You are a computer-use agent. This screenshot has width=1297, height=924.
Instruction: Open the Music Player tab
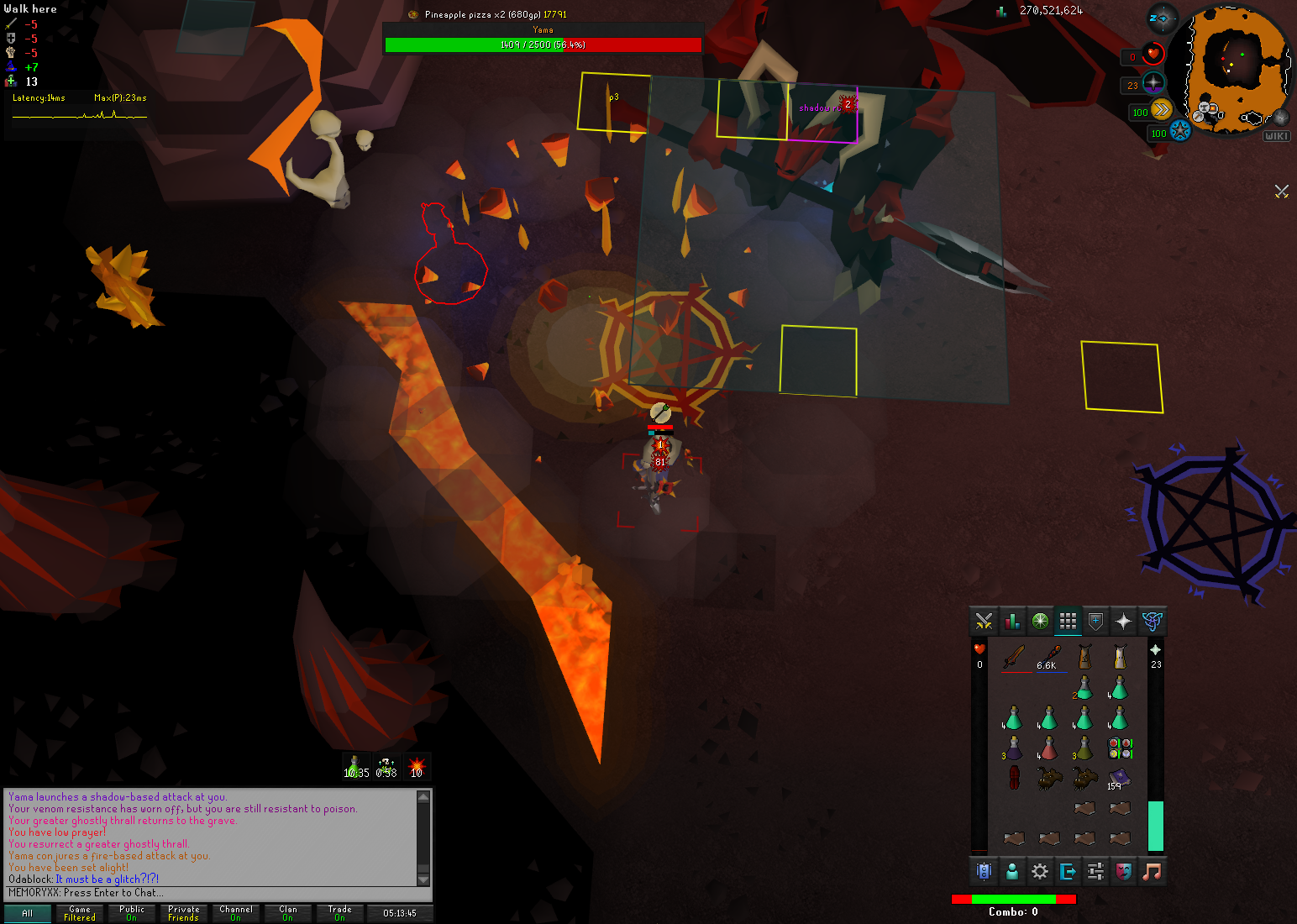point(1152,871)
